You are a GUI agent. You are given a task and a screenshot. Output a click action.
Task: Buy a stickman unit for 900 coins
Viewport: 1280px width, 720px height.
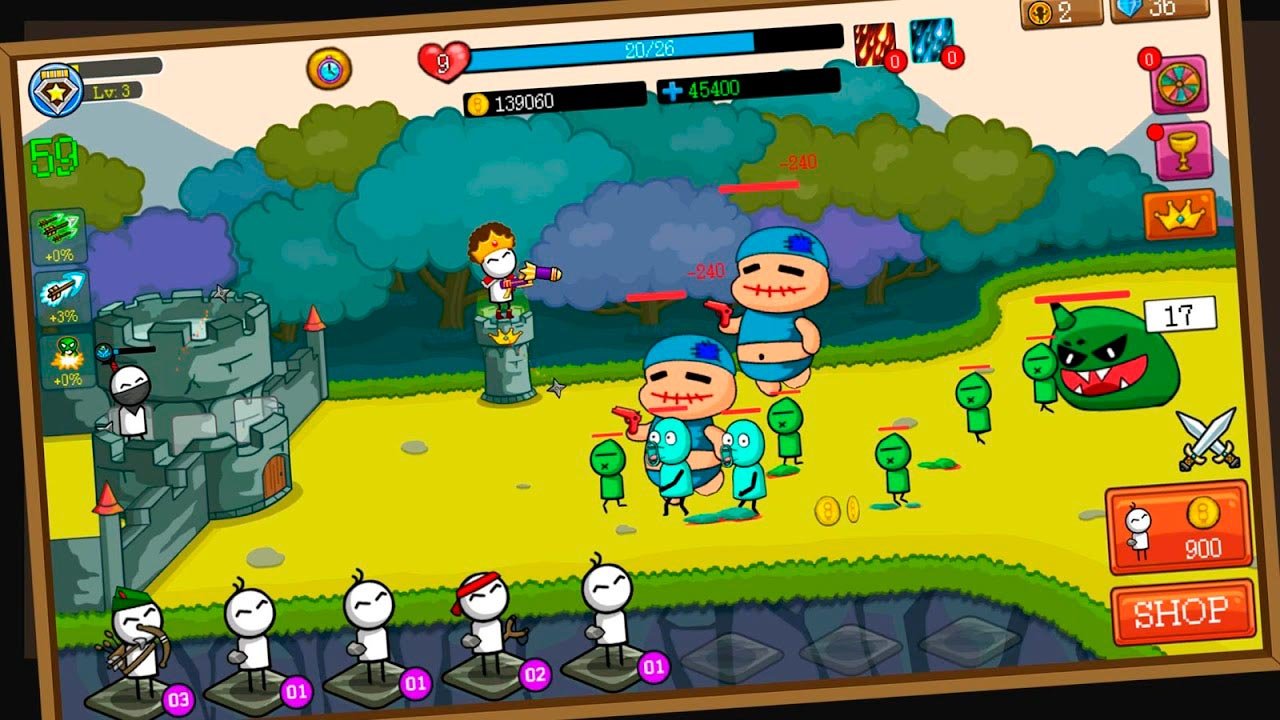pos(1178,527)
